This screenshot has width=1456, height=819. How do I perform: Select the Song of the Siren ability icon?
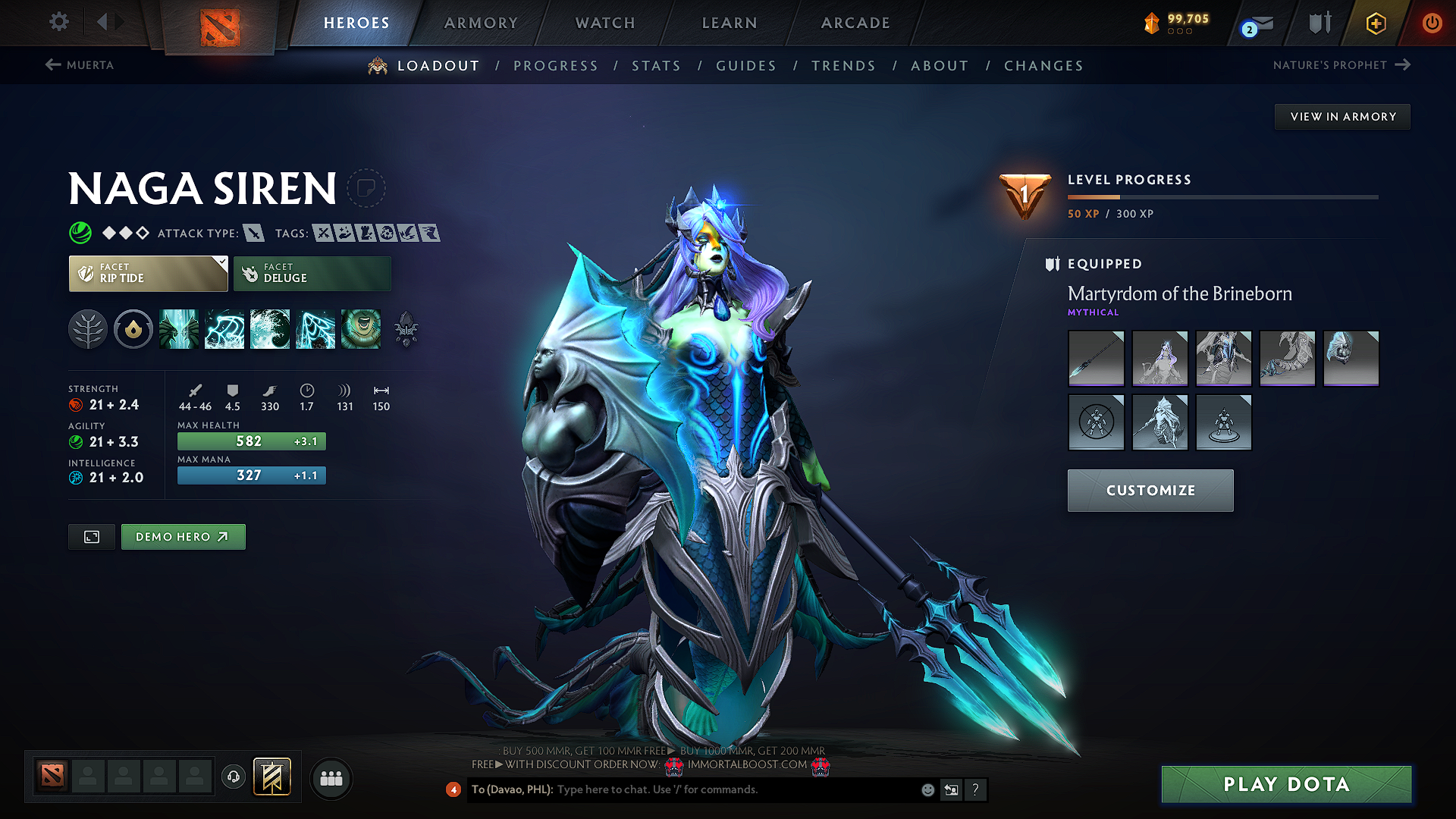click(x=361, y=329)
